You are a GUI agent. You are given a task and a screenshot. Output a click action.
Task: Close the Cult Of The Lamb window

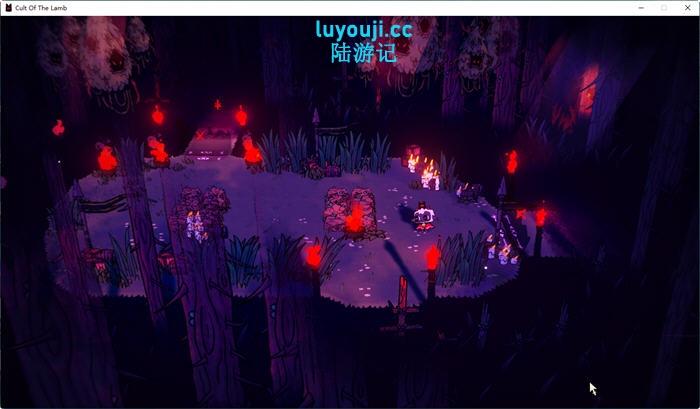click(687, 7)
